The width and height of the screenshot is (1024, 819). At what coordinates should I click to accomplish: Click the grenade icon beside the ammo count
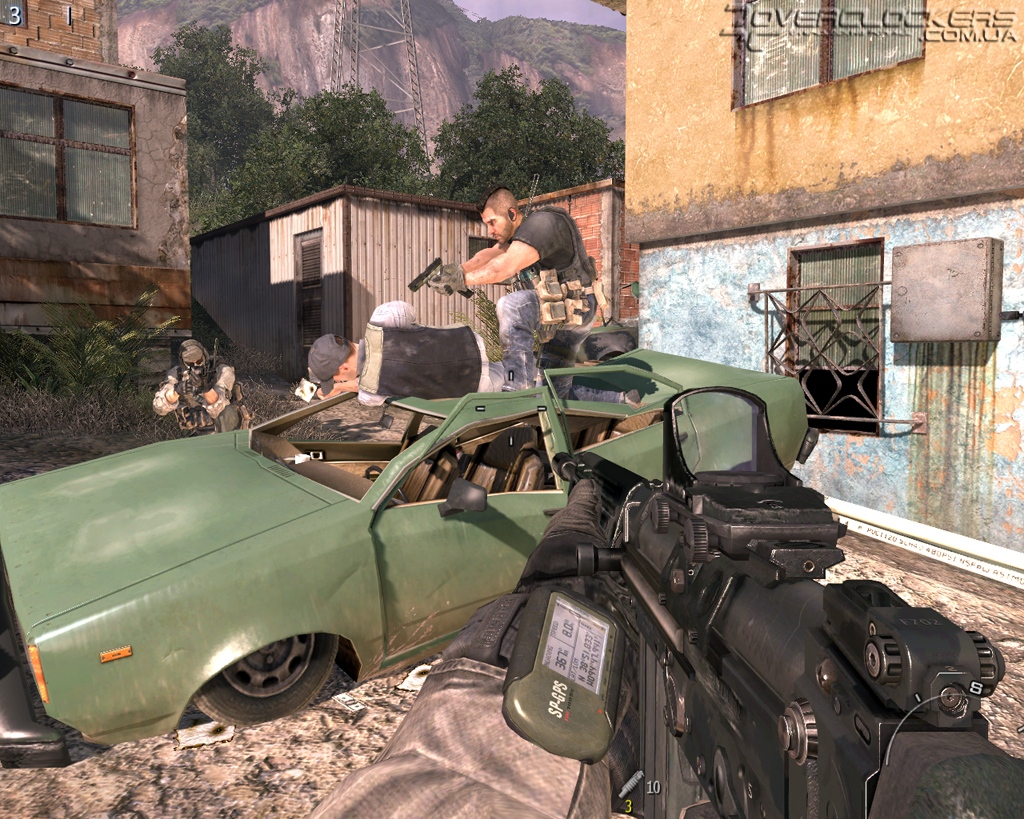coord(631,785)
